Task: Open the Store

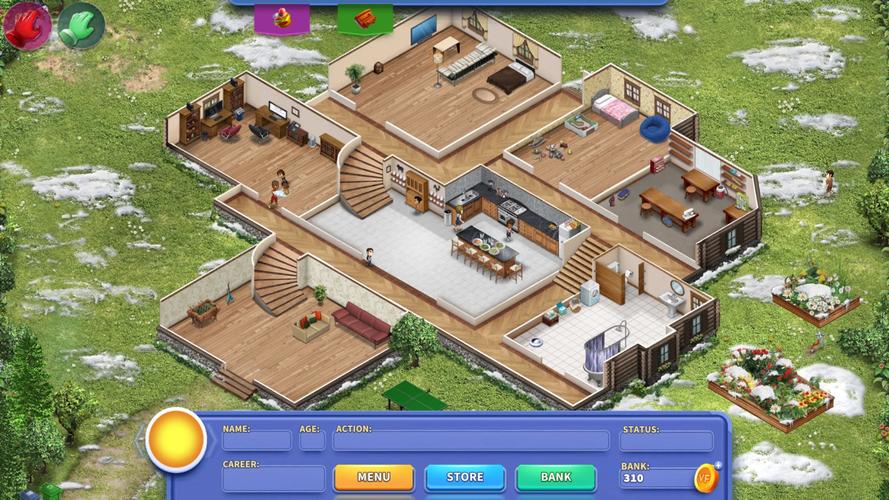Action: click(x=464, y=477)
